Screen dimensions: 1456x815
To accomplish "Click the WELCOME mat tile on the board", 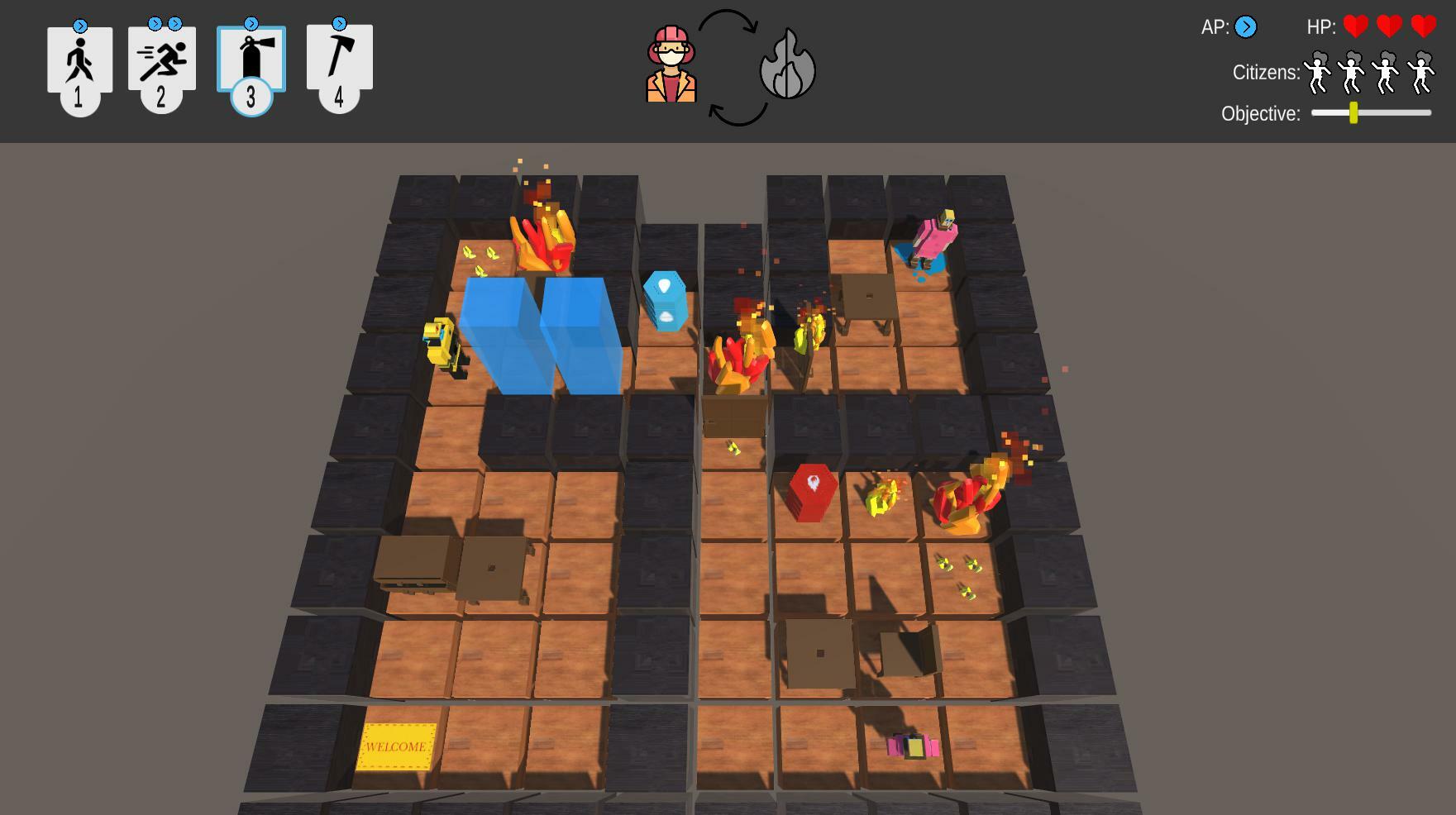I will (398, 746).
